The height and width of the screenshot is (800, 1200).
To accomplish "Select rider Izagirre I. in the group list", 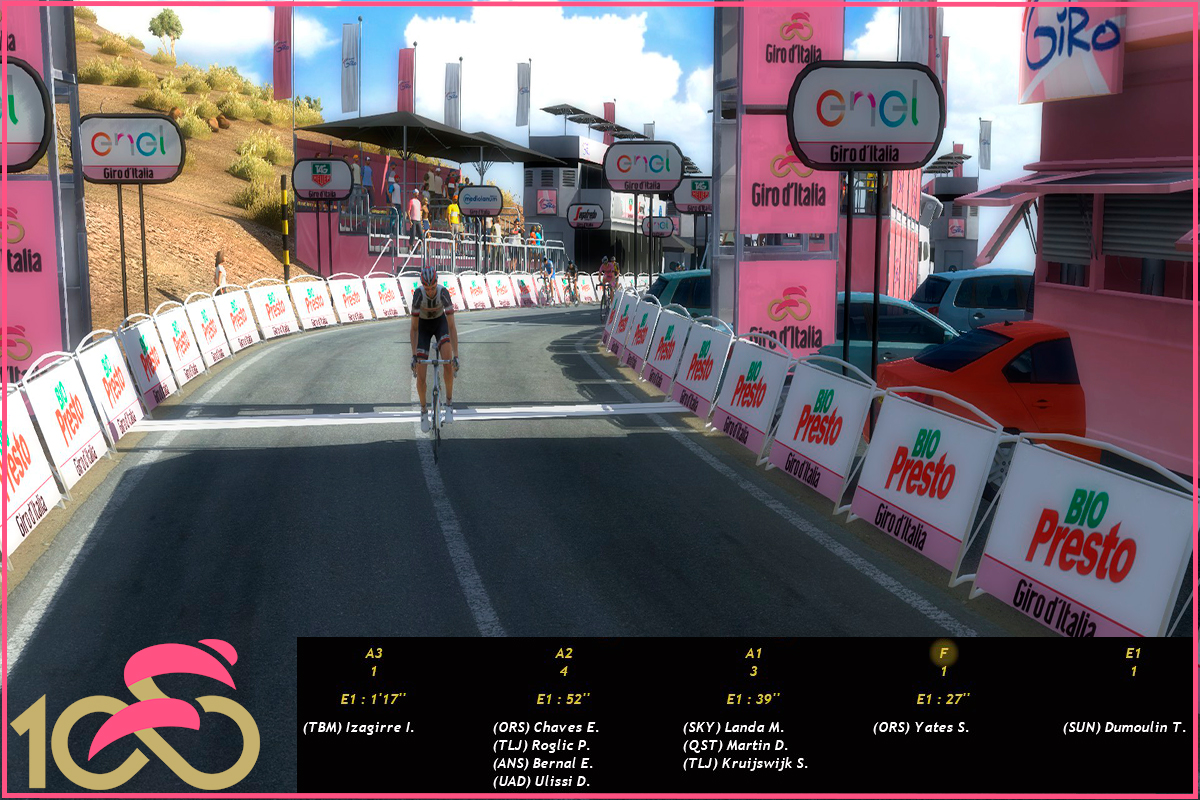I will pos(358,727).
